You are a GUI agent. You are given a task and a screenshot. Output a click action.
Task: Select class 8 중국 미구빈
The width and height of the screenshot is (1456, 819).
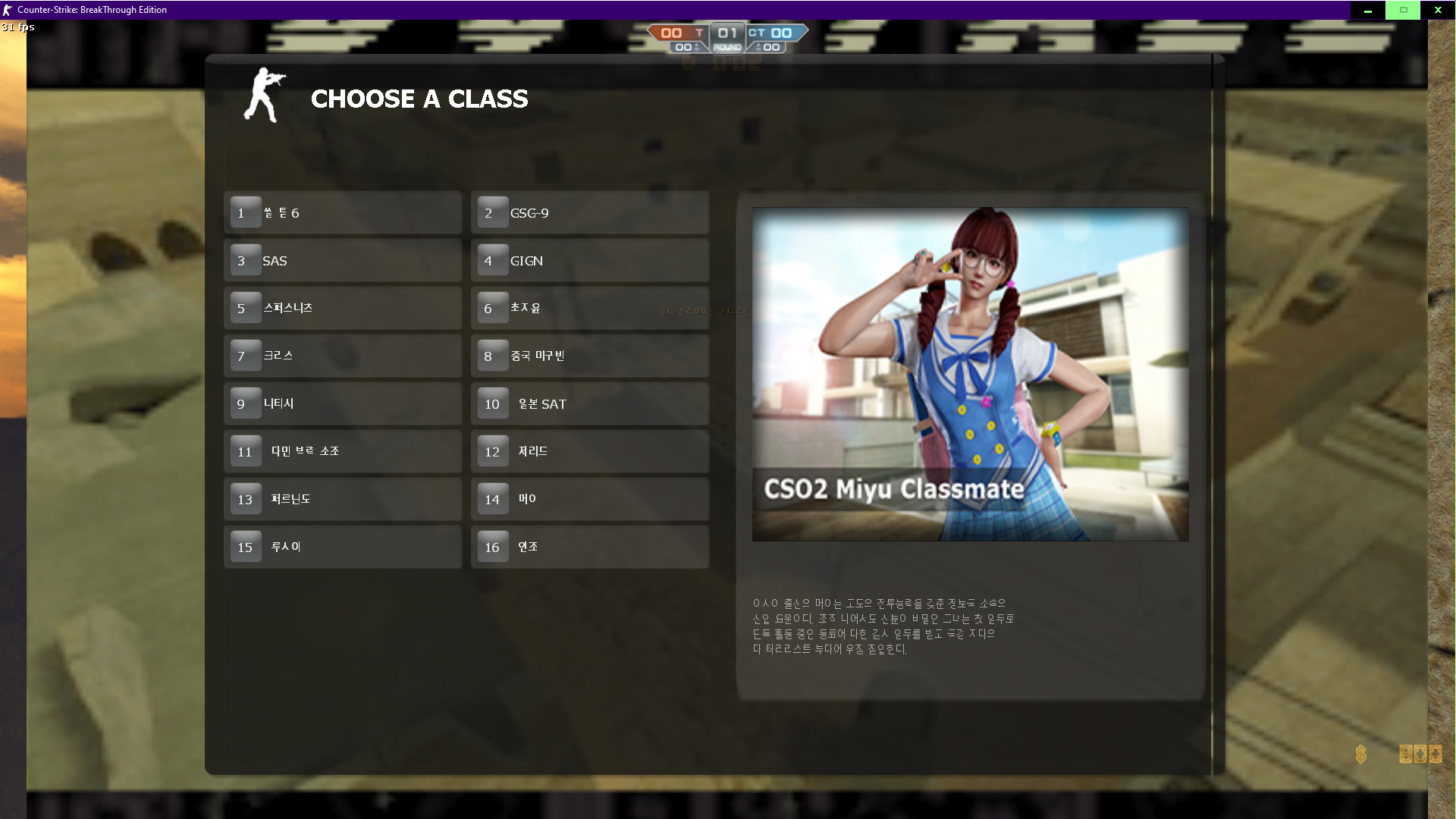click(590, 356)
